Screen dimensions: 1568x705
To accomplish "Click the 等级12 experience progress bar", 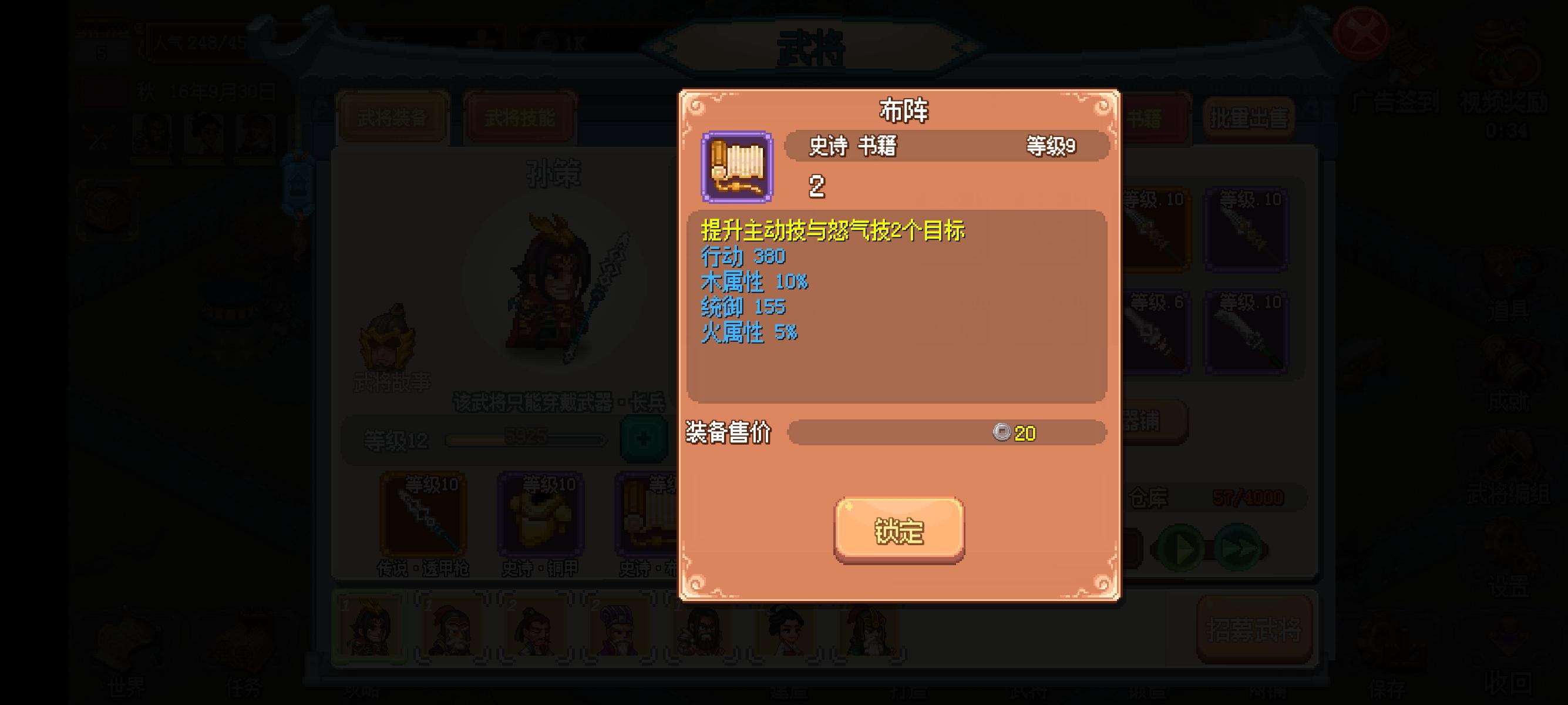I will pos(524,441).
